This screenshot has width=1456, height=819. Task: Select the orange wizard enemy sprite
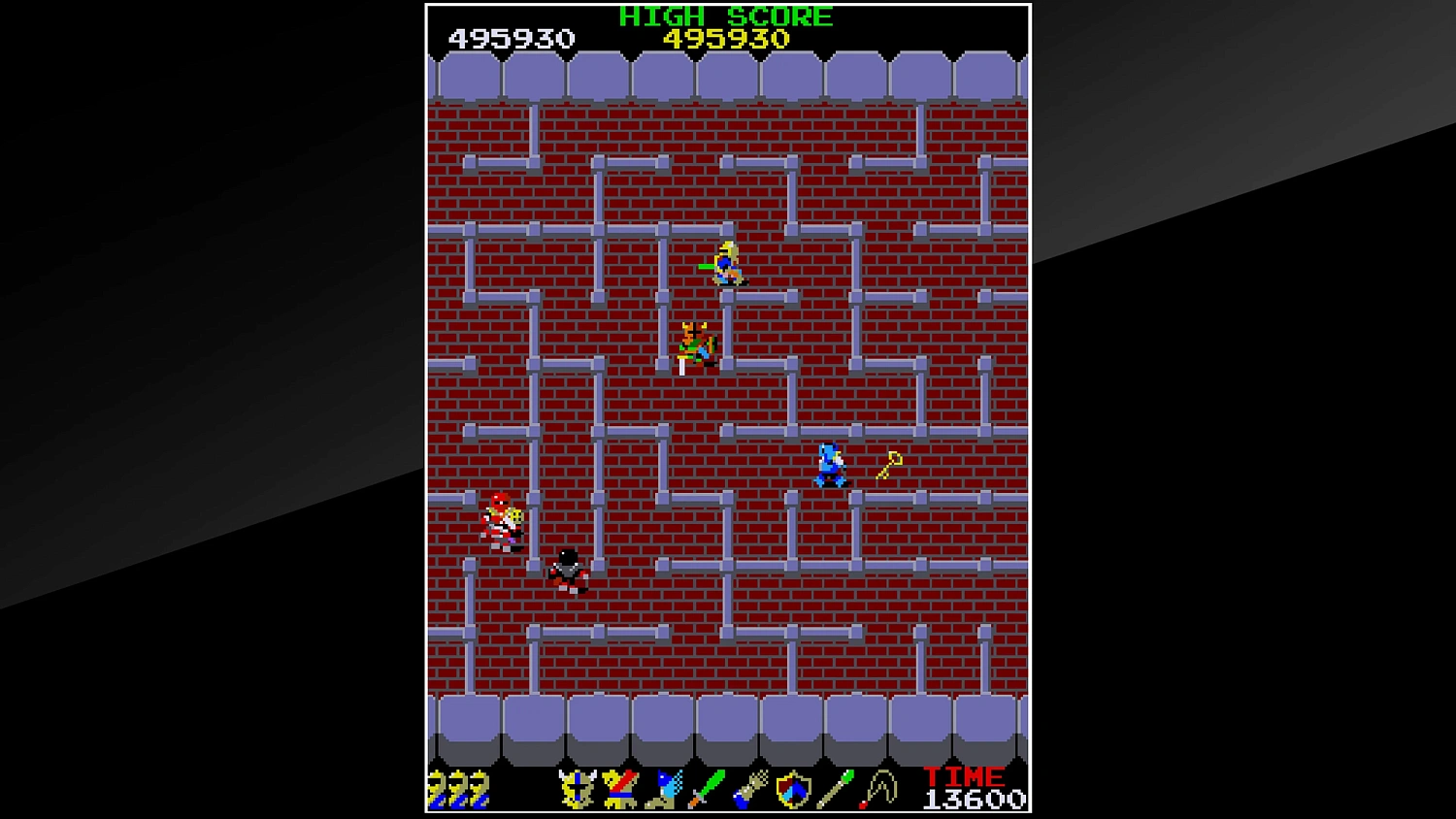coord(695,340)
